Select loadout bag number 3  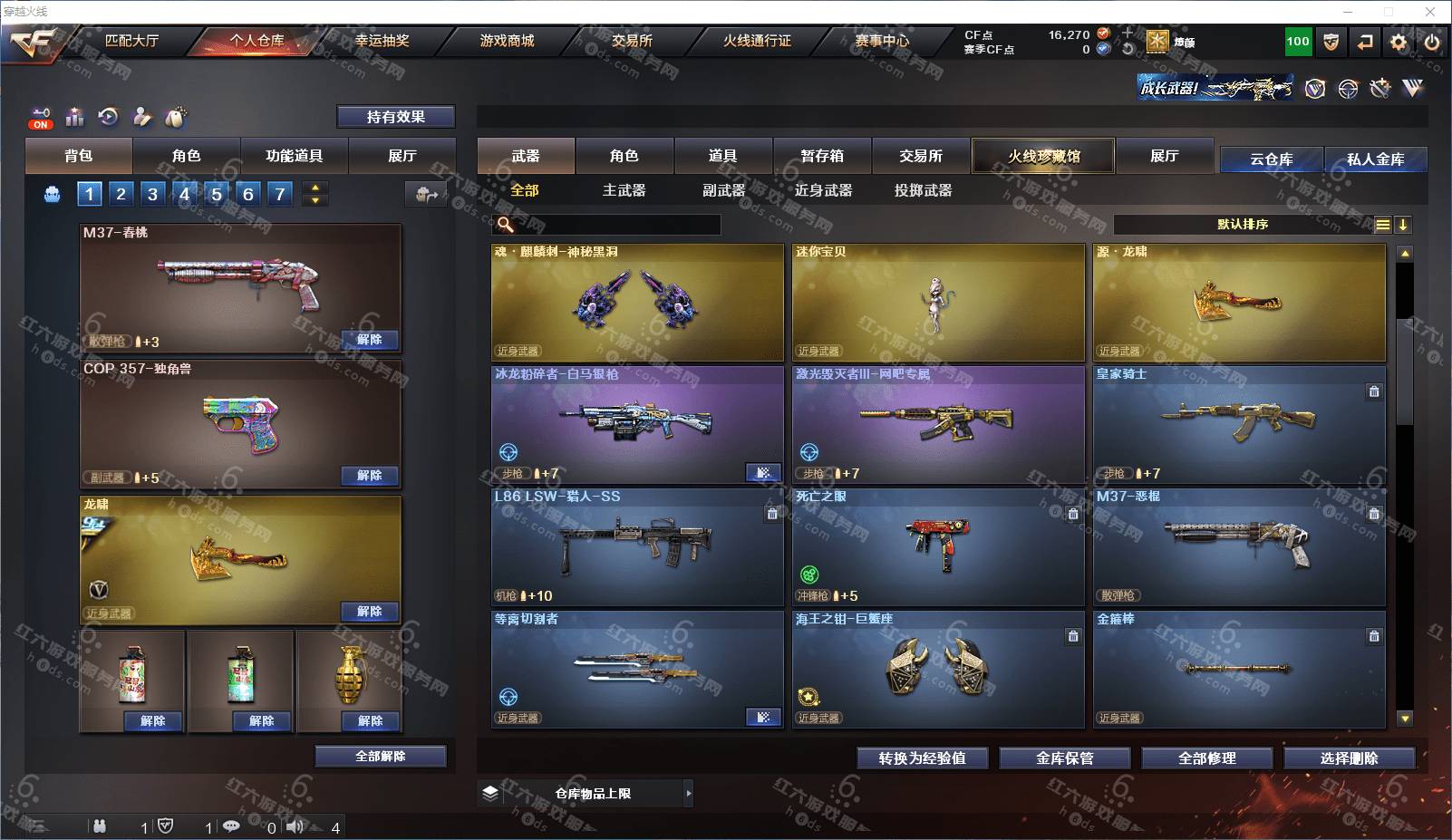(152, 194)
